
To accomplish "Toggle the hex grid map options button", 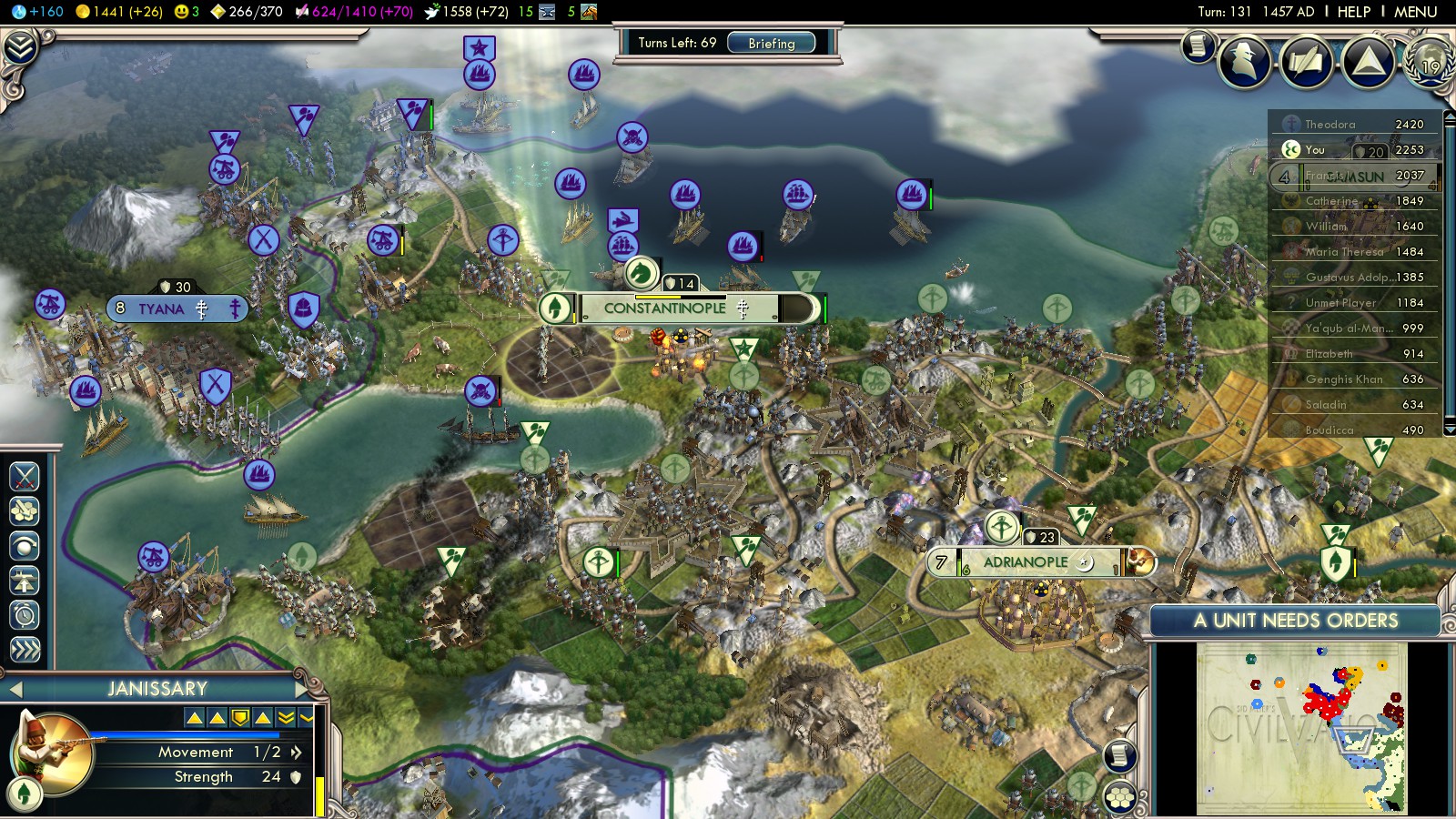I will [x=1120, y=797].
